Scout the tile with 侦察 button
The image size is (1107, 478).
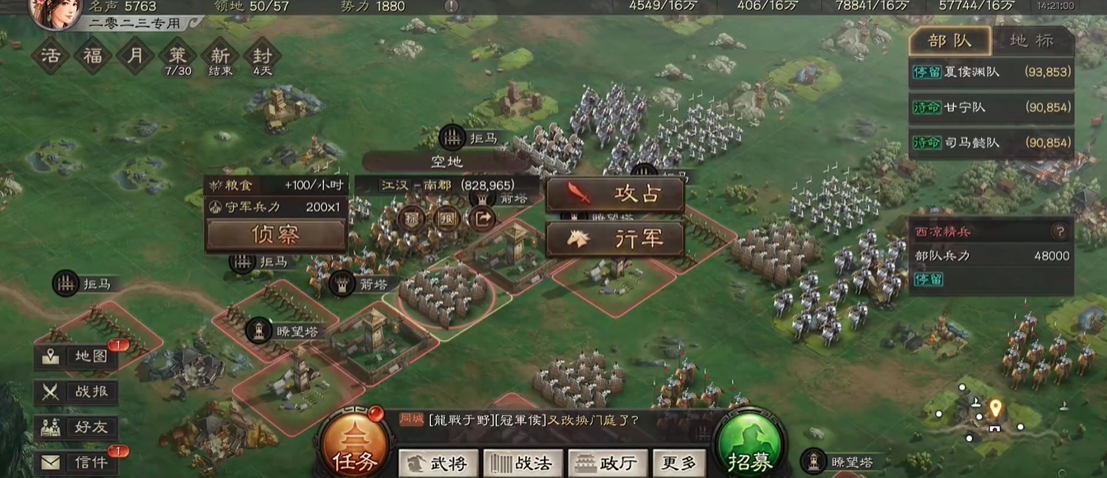[x=275, y=235]
